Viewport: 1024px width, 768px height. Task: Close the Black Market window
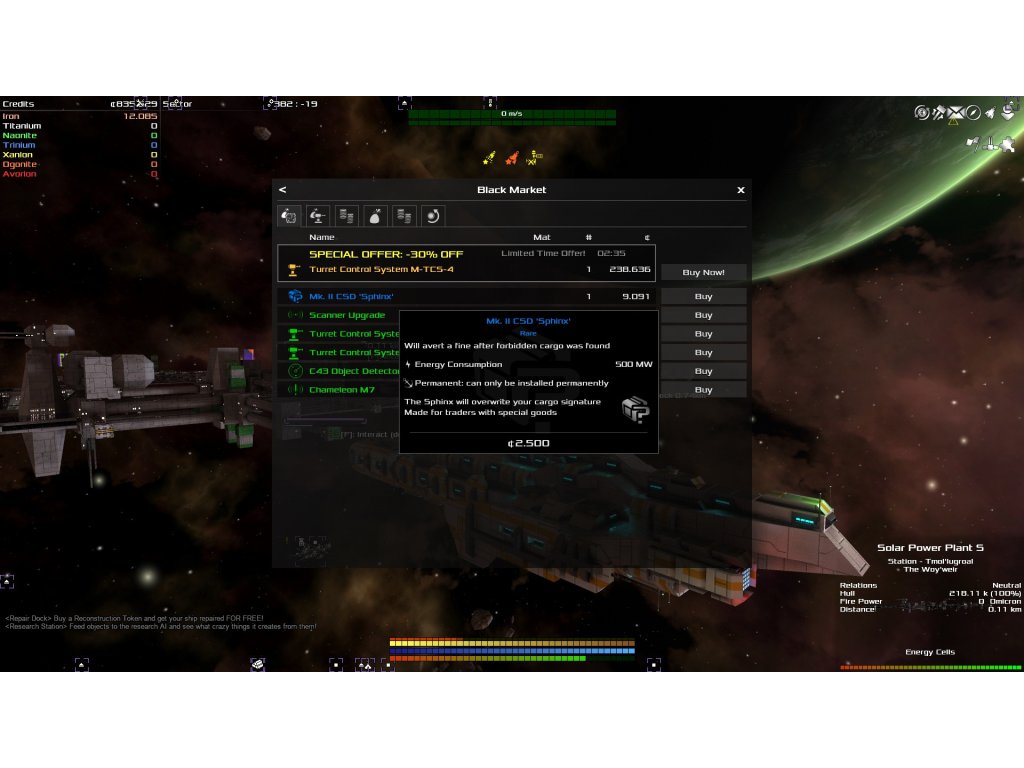tap(741, 190)
